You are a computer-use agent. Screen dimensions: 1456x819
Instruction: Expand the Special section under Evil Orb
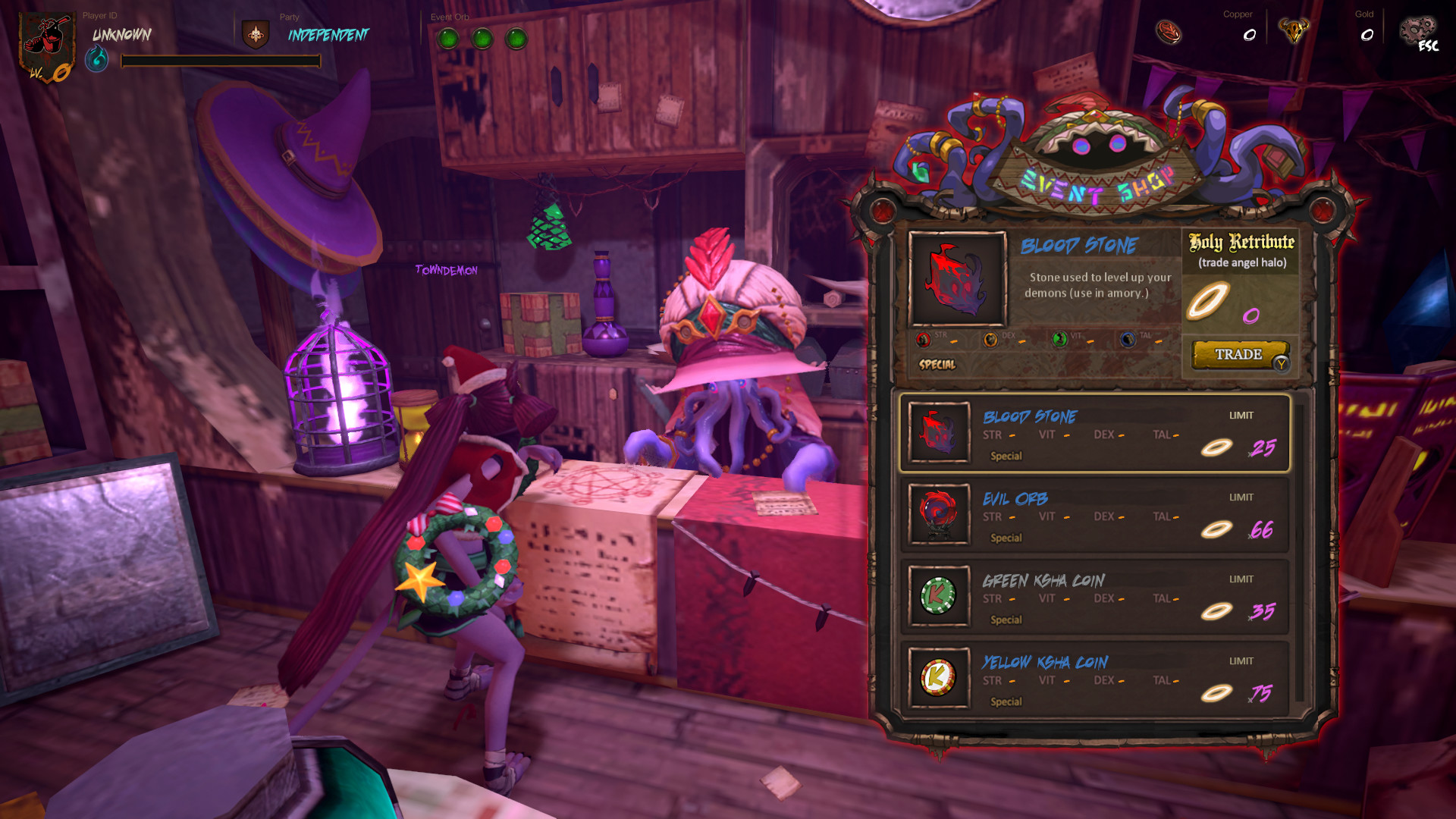(x=1006, y=538)
